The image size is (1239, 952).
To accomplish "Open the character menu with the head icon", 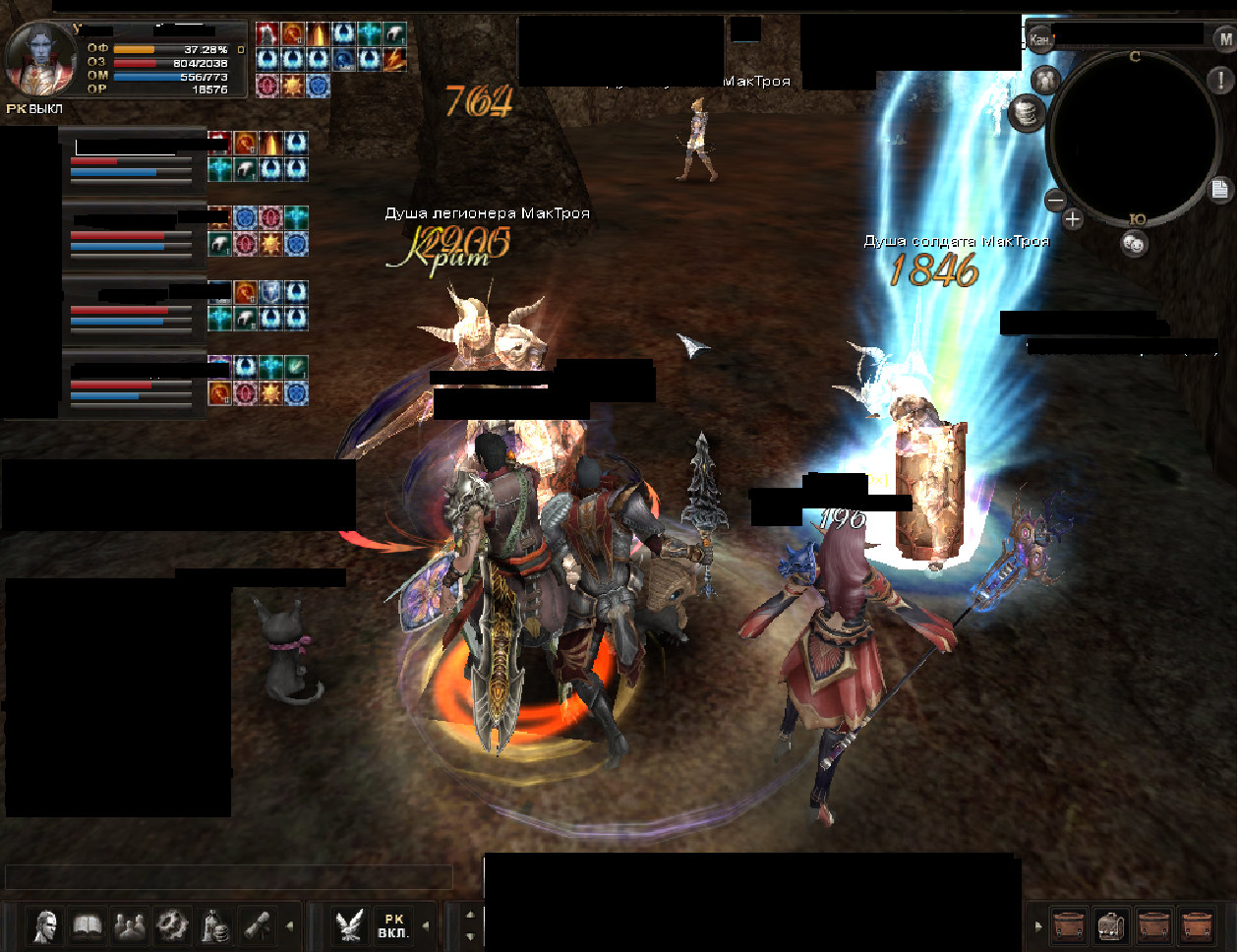I will pyautogui.click(x=45, y=925).
